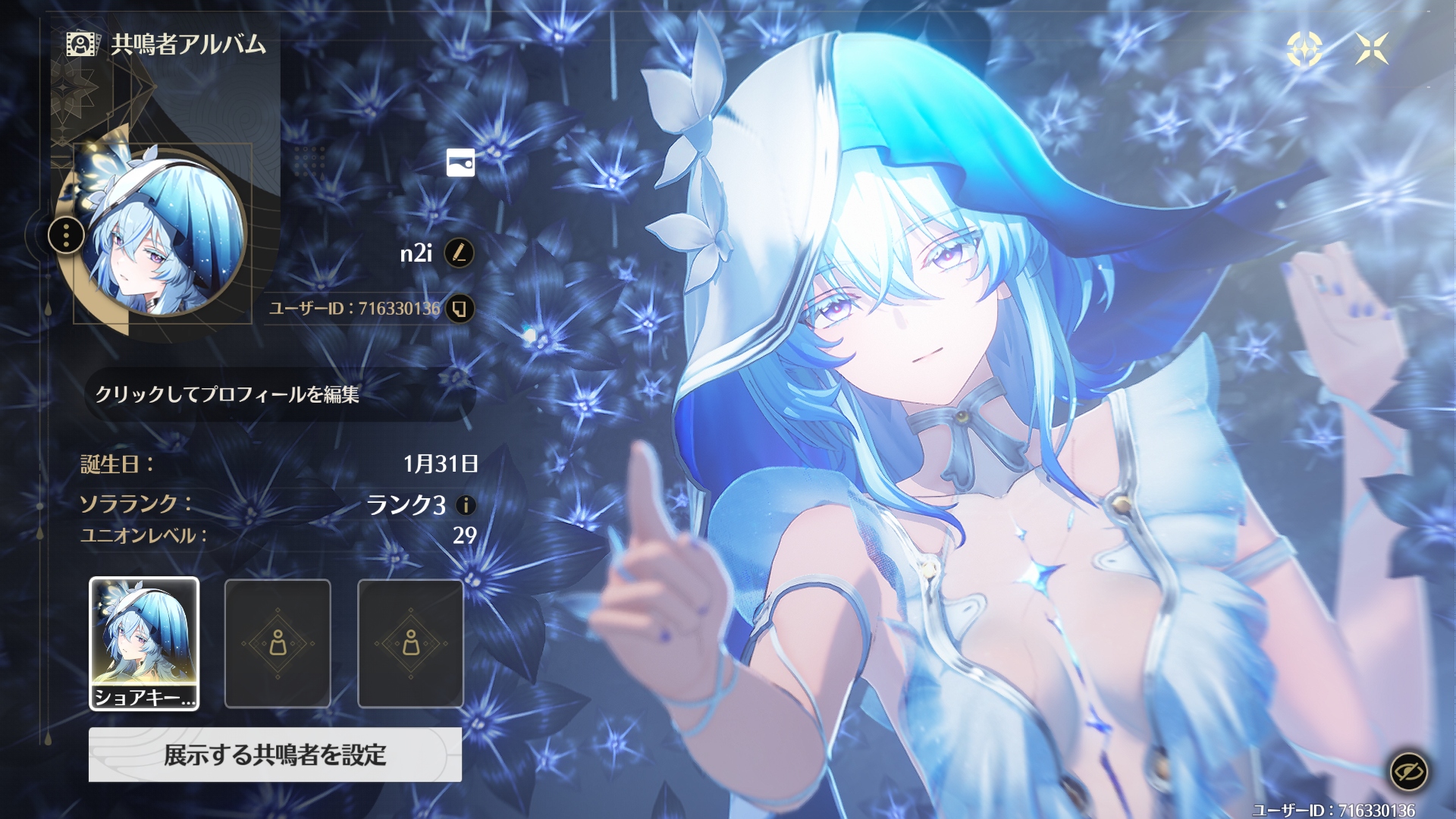The height and width of the screenshot is (819, 1456).
Task: Click the gold compass icon beside close
Action: [x=1304, y=49]
